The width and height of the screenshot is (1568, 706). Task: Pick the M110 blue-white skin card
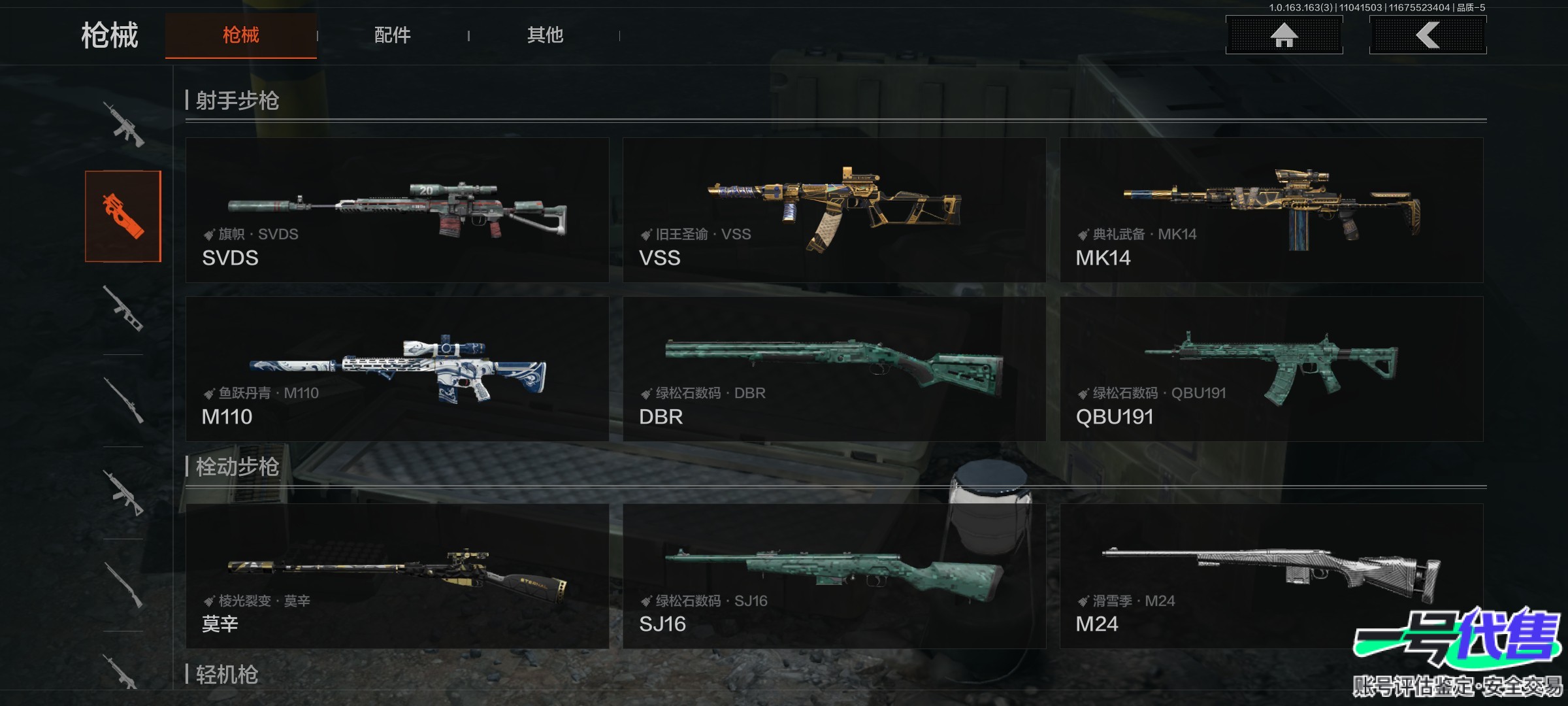(x=397, y=369)
